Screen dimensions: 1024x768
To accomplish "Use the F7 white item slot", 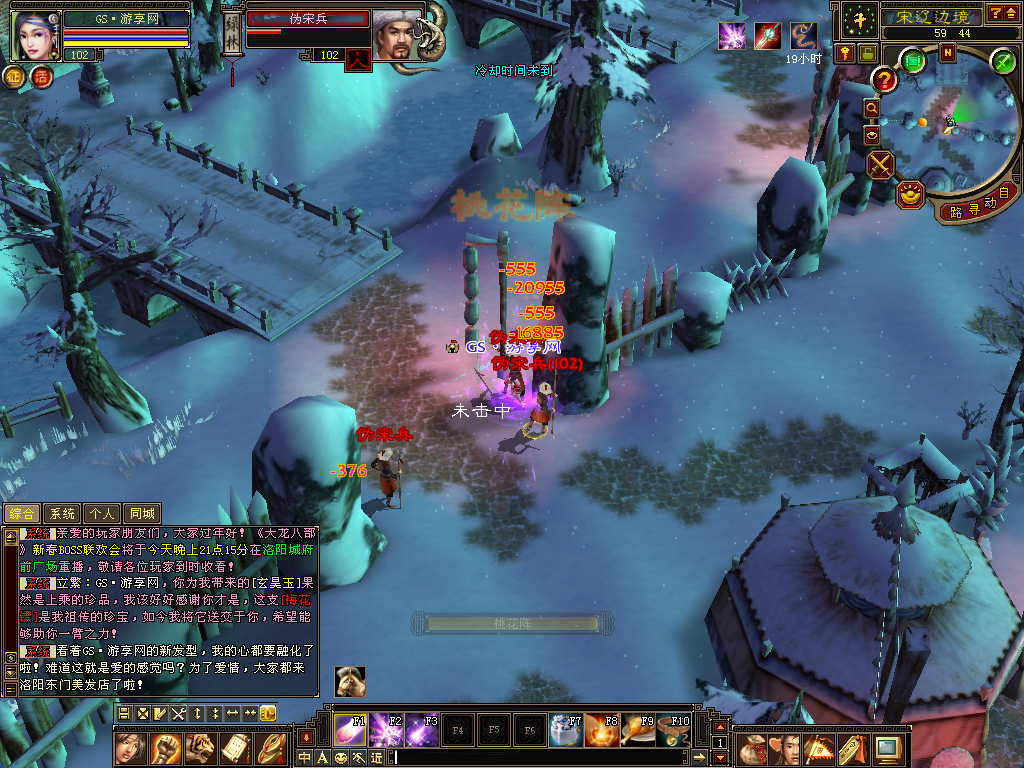I will [x=565, y=730].
